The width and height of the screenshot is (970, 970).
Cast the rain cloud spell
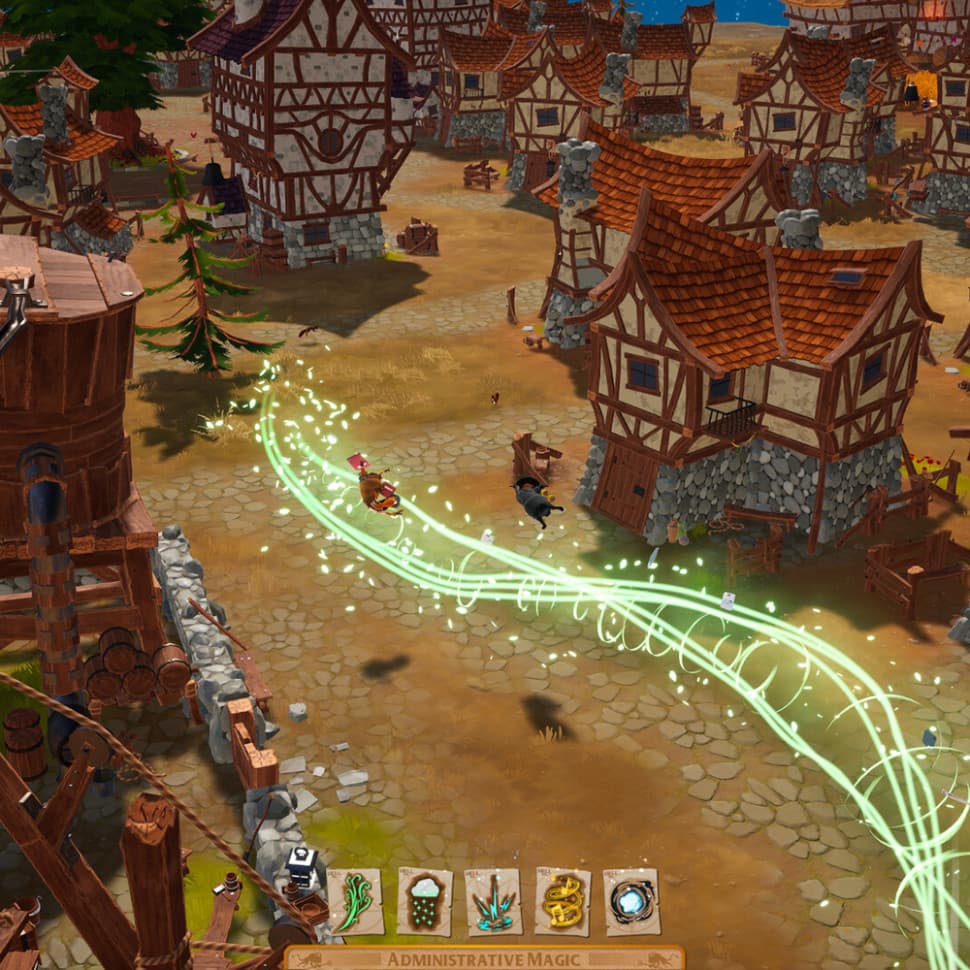(424, 901)
